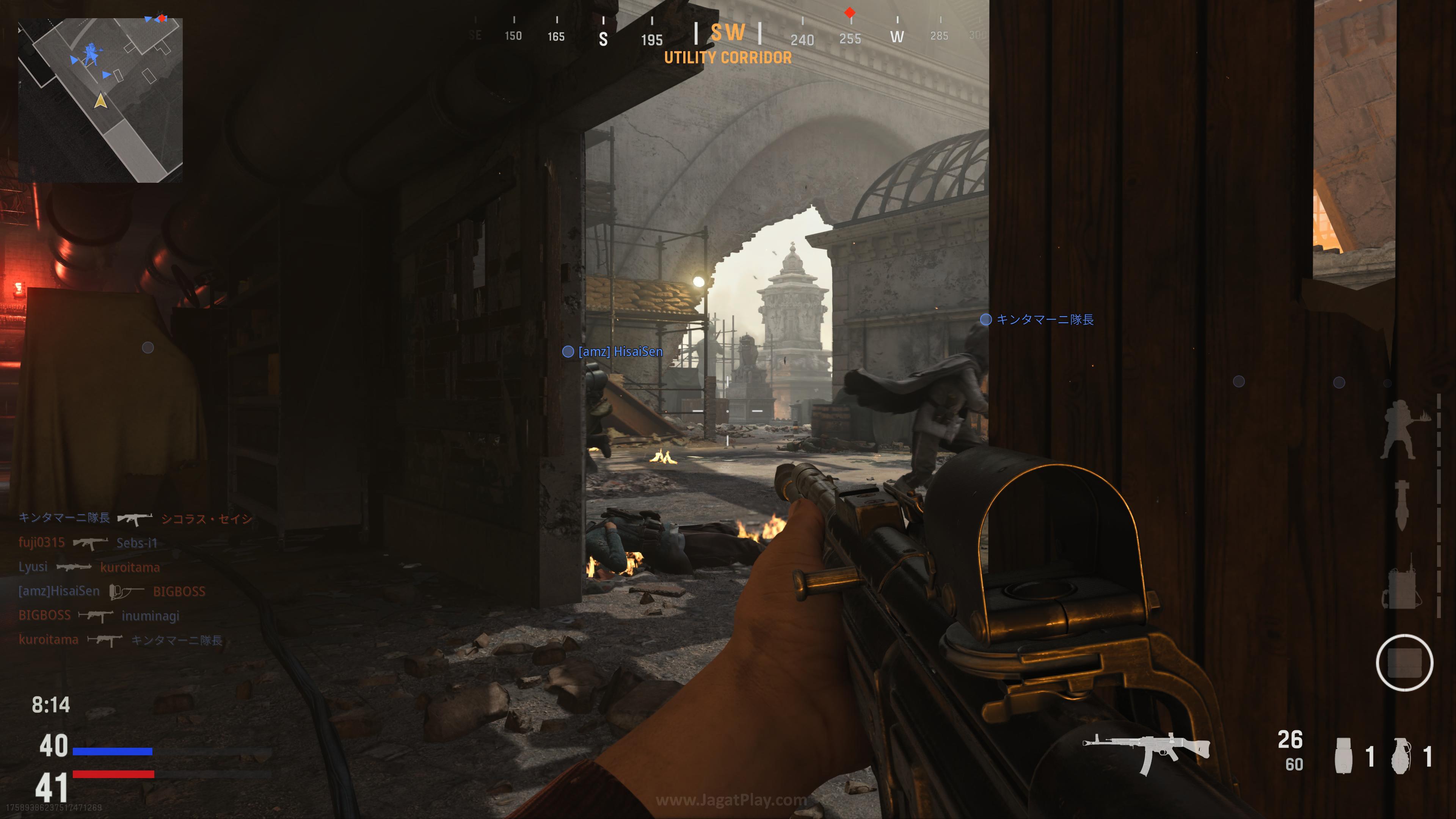This screenshot has height=819, width=1456.
Task: Choose the frag grenade icon
Action: coord(1401,756)
